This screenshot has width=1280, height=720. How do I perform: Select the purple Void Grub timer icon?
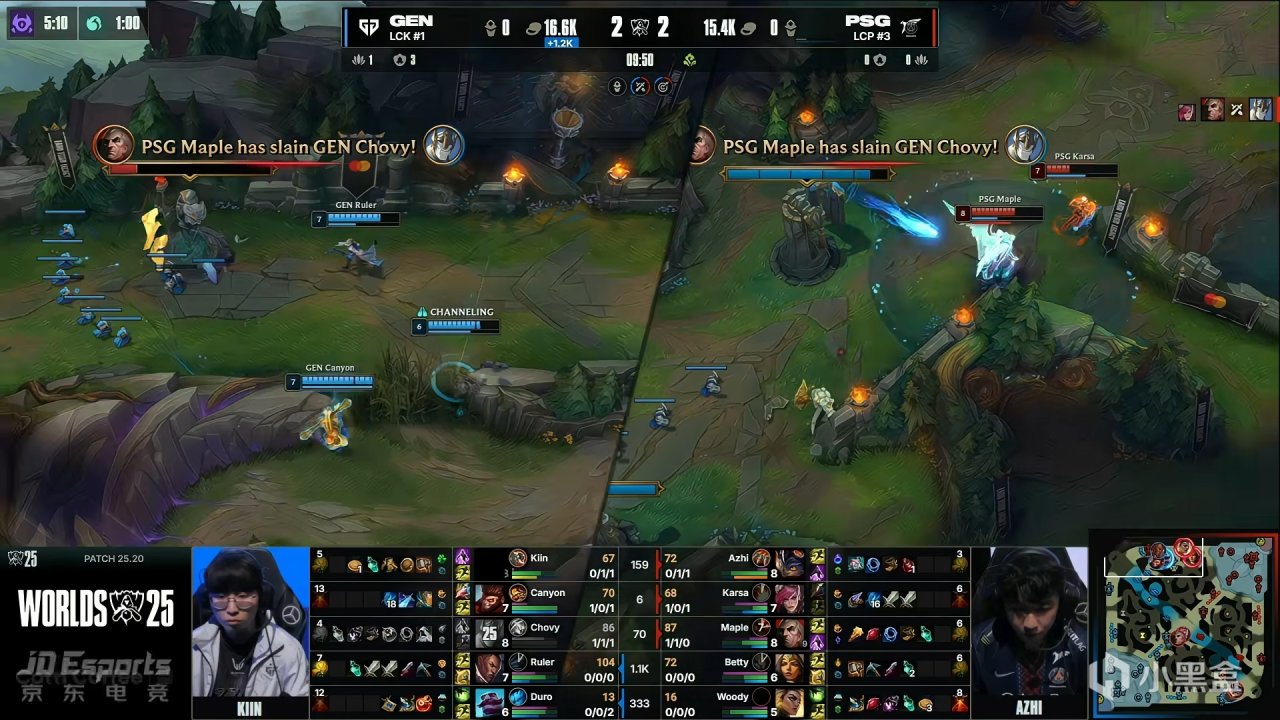pos(21,22)
